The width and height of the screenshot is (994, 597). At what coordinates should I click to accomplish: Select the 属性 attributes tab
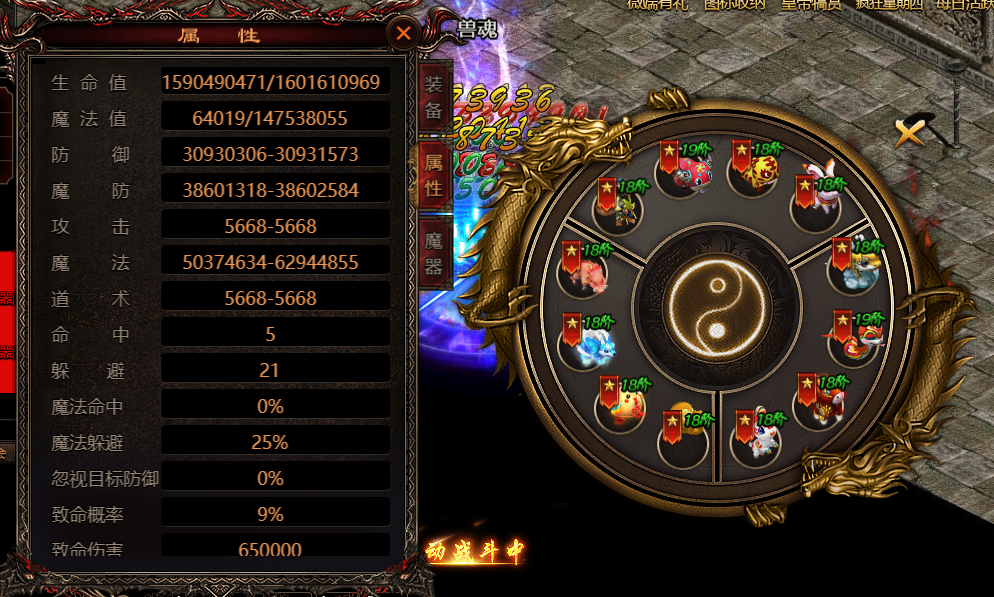point(433,174)
